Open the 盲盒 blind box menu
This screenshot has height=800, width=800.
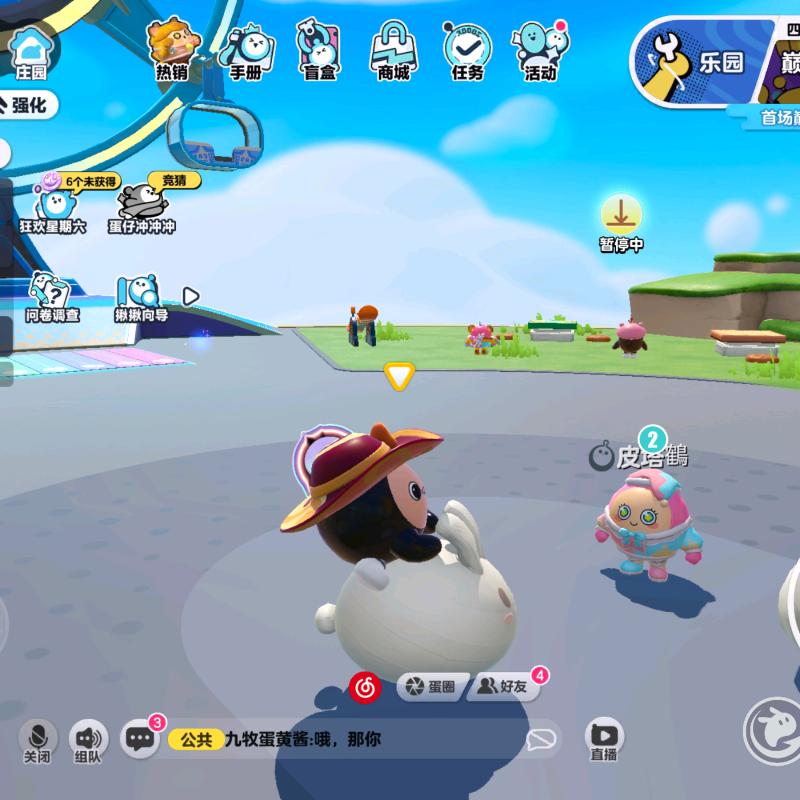[319, 49]
